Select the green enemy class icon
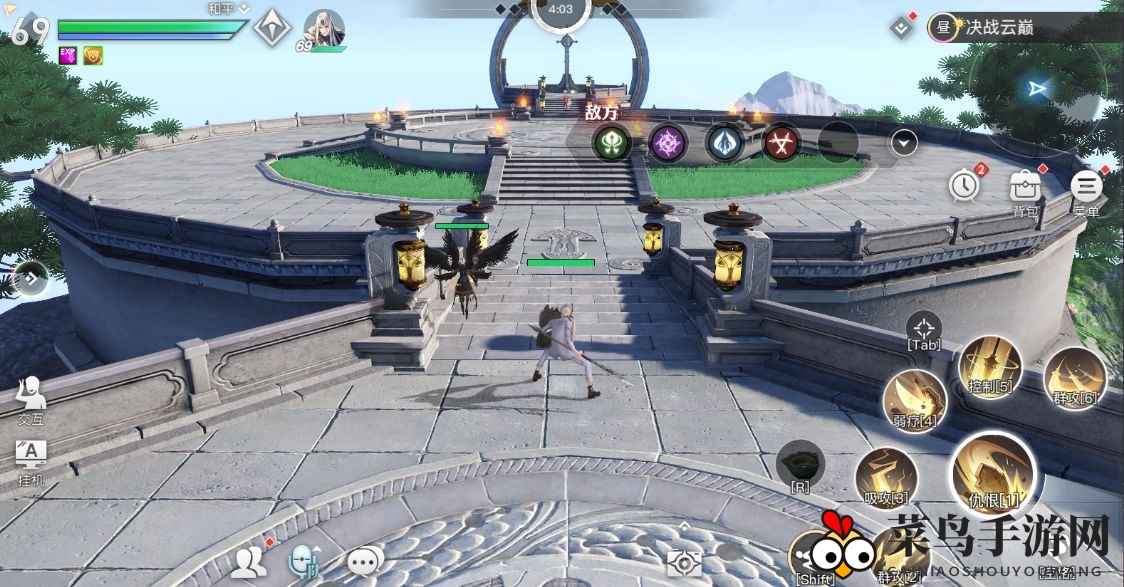Viewport: 1124px width, 587px height. (x=612, y=143)
